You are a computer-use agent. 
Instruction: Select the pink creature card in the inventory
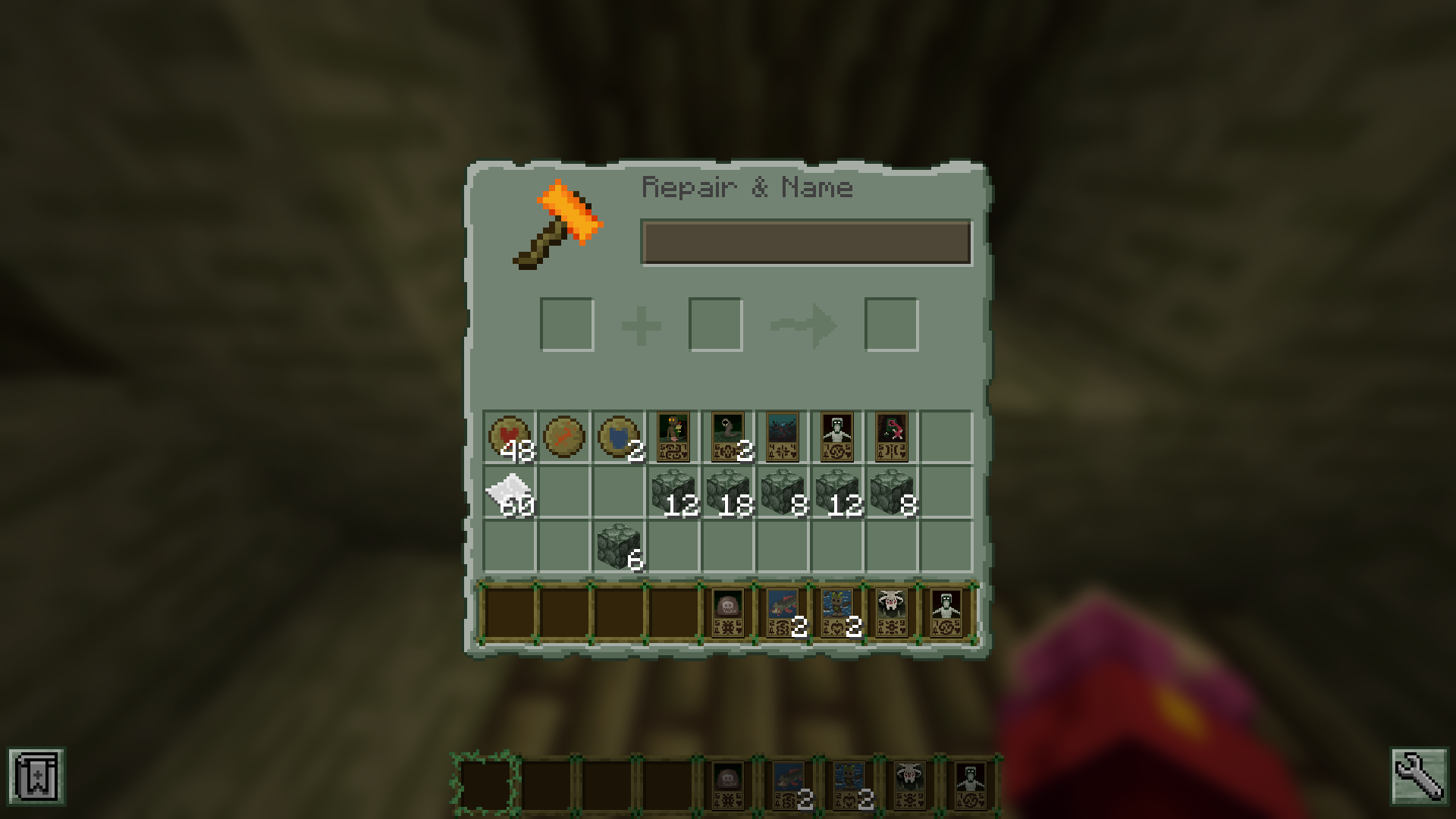click(x=893, y=434)
